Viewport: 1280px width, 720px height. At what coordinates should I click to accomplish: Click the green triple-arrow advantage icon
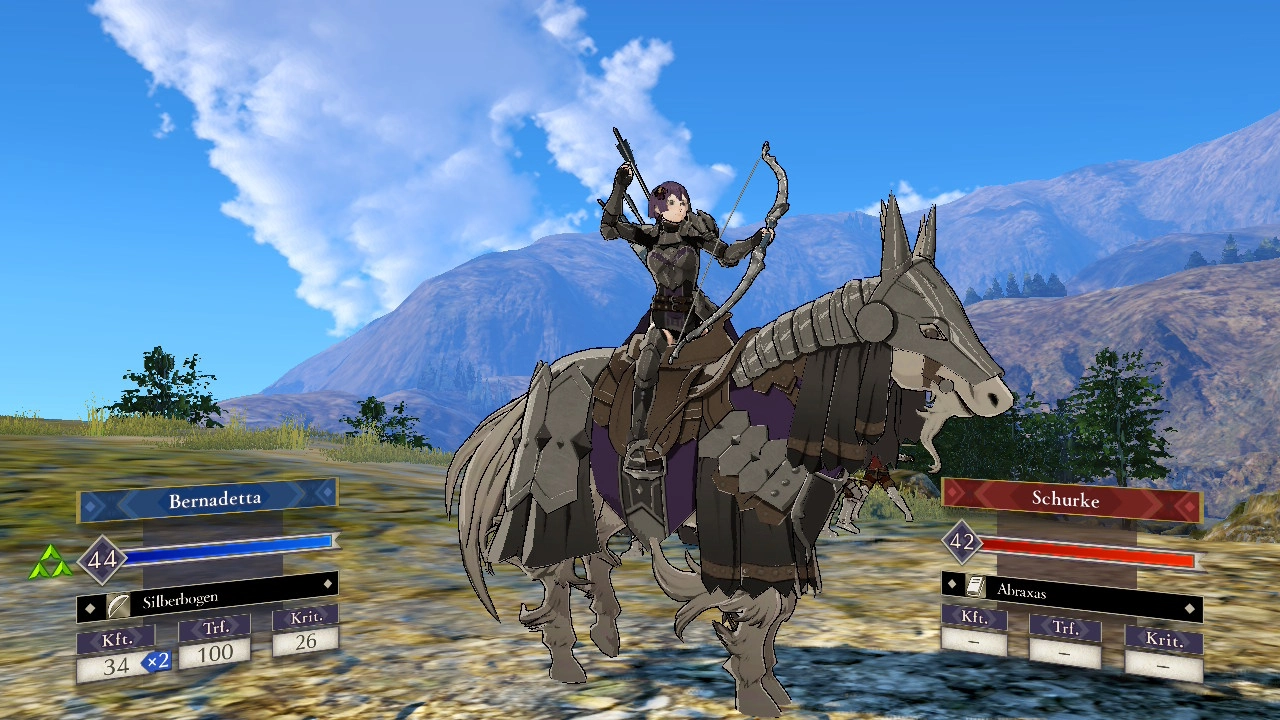pyautogui.click(x=49, y=563)
